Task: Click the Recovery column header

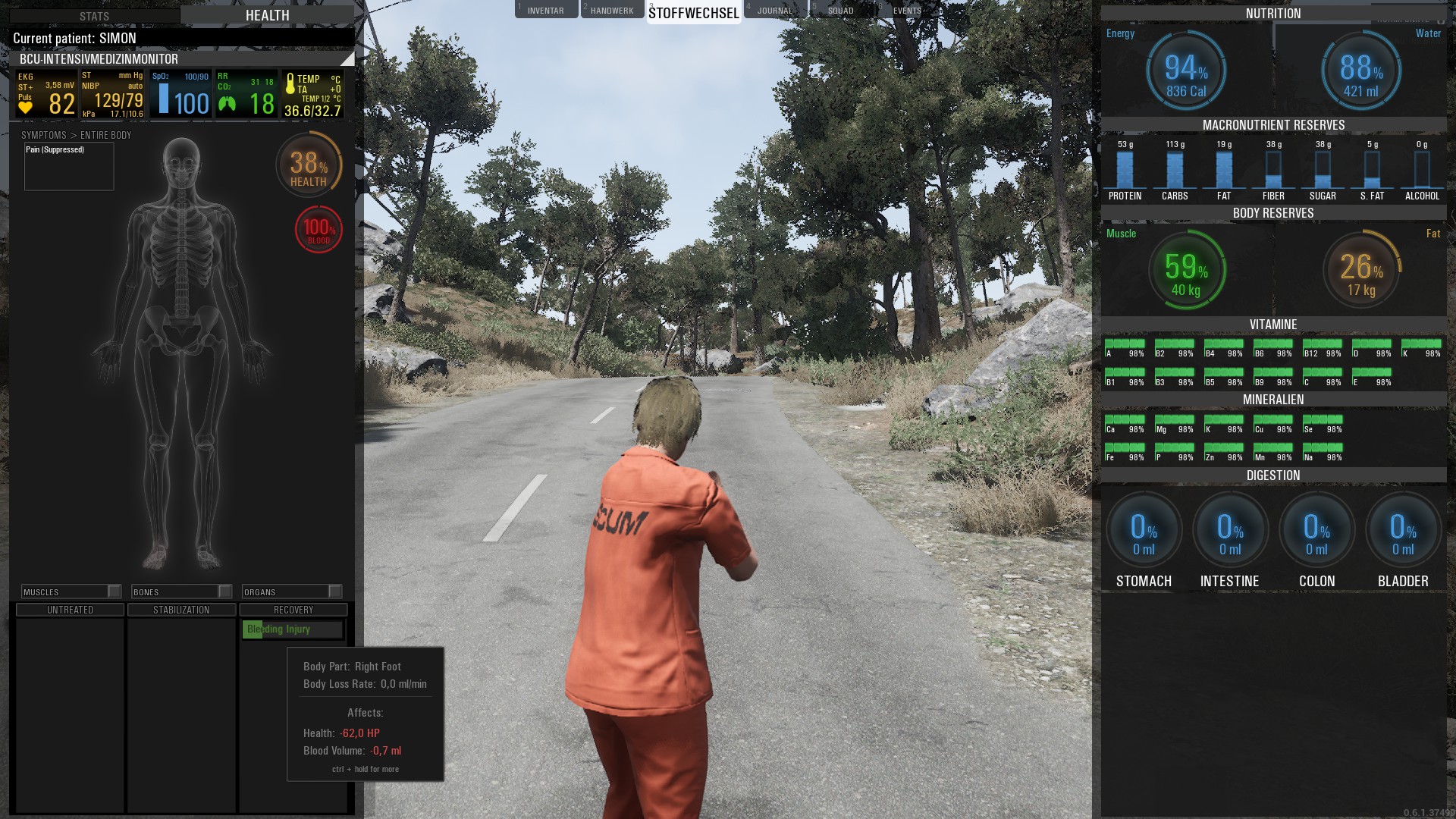Action: click(x=293, y=610)
